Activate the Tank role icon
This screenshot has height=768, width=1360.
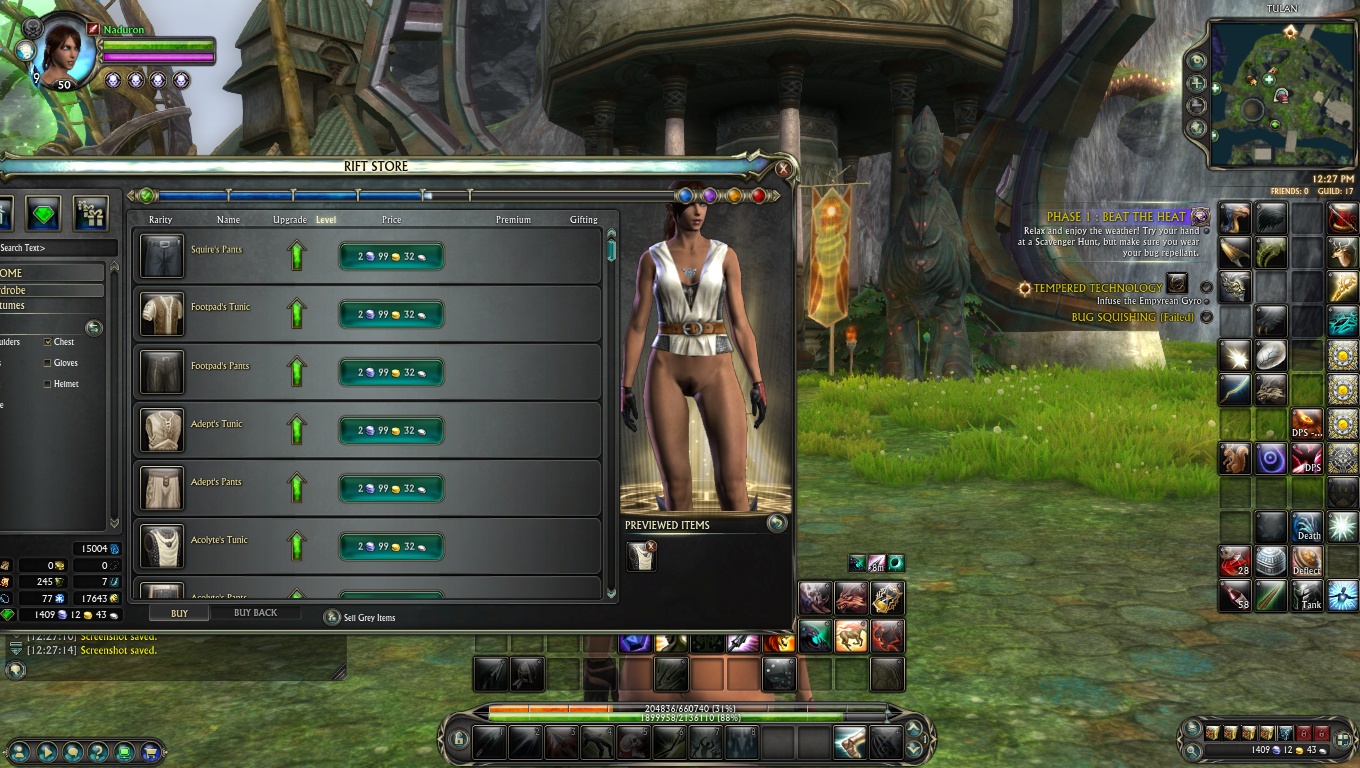(x=1307, y=596)
